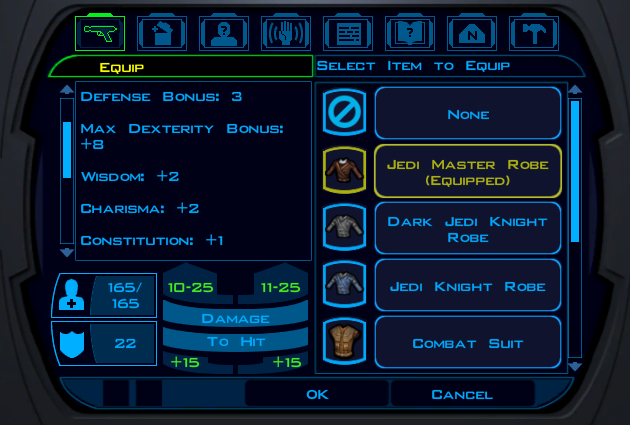Image resolution: width=630 pixels, height=425 pixels.
Task: Show the Abilities hand tab
Action: coord(286,33)
